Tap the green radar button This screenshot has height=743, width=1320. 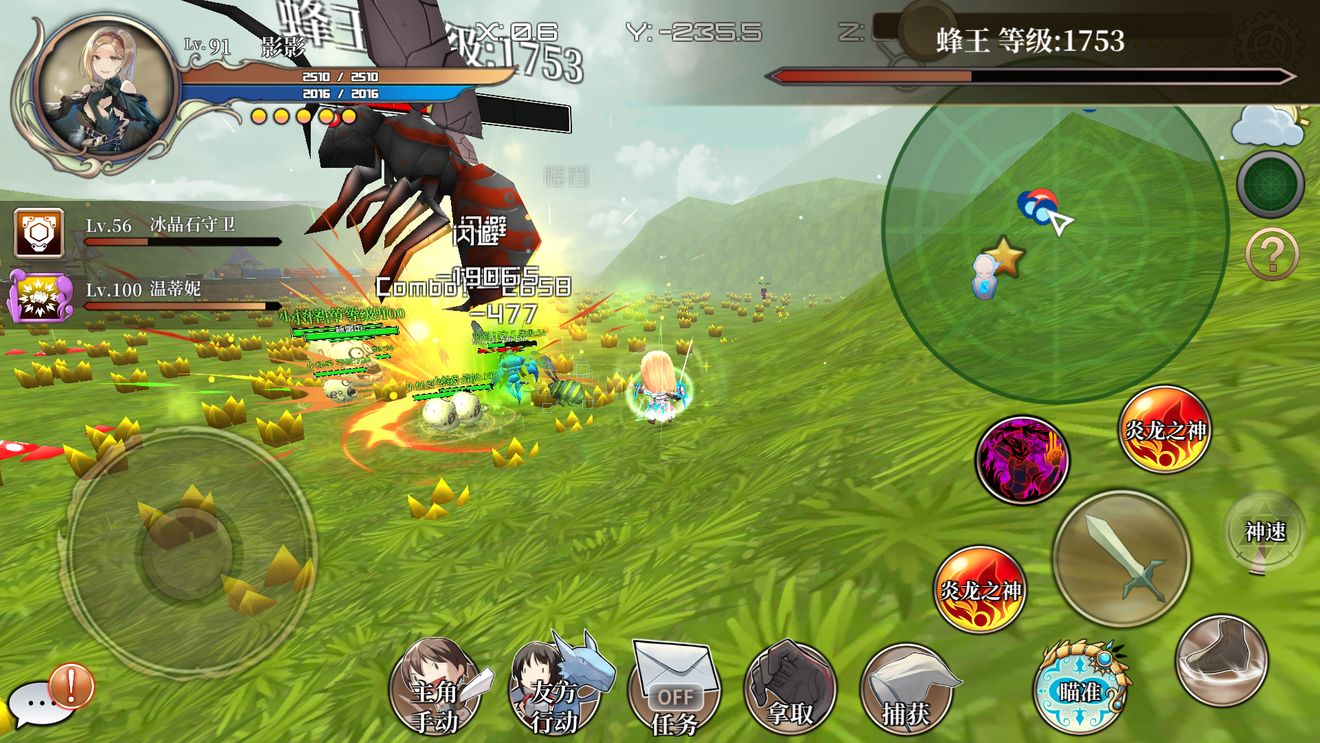point(1270,185)
